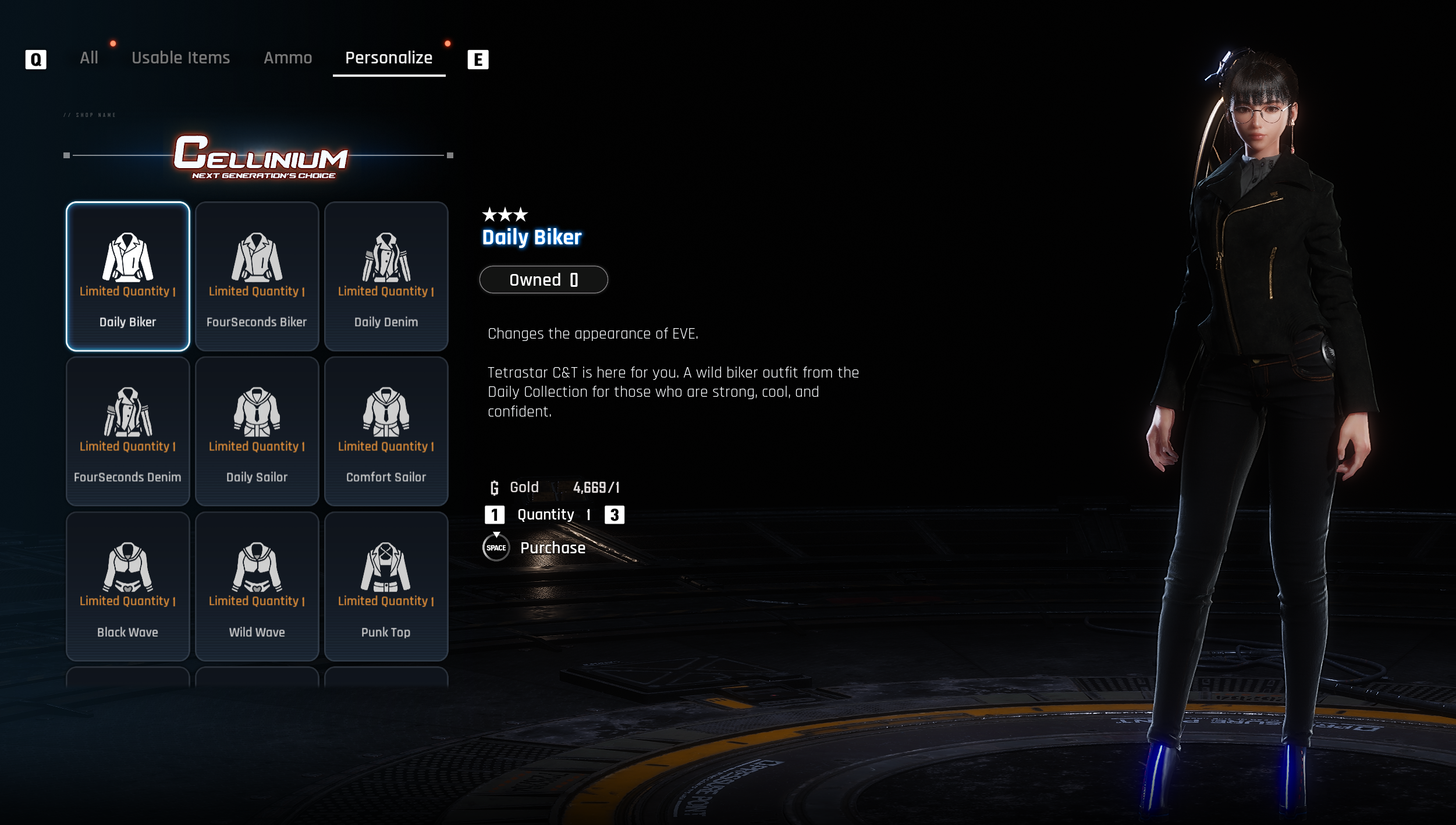Select the Daily Biker outfit tile
1456x825 pixels.
point(128,276)
